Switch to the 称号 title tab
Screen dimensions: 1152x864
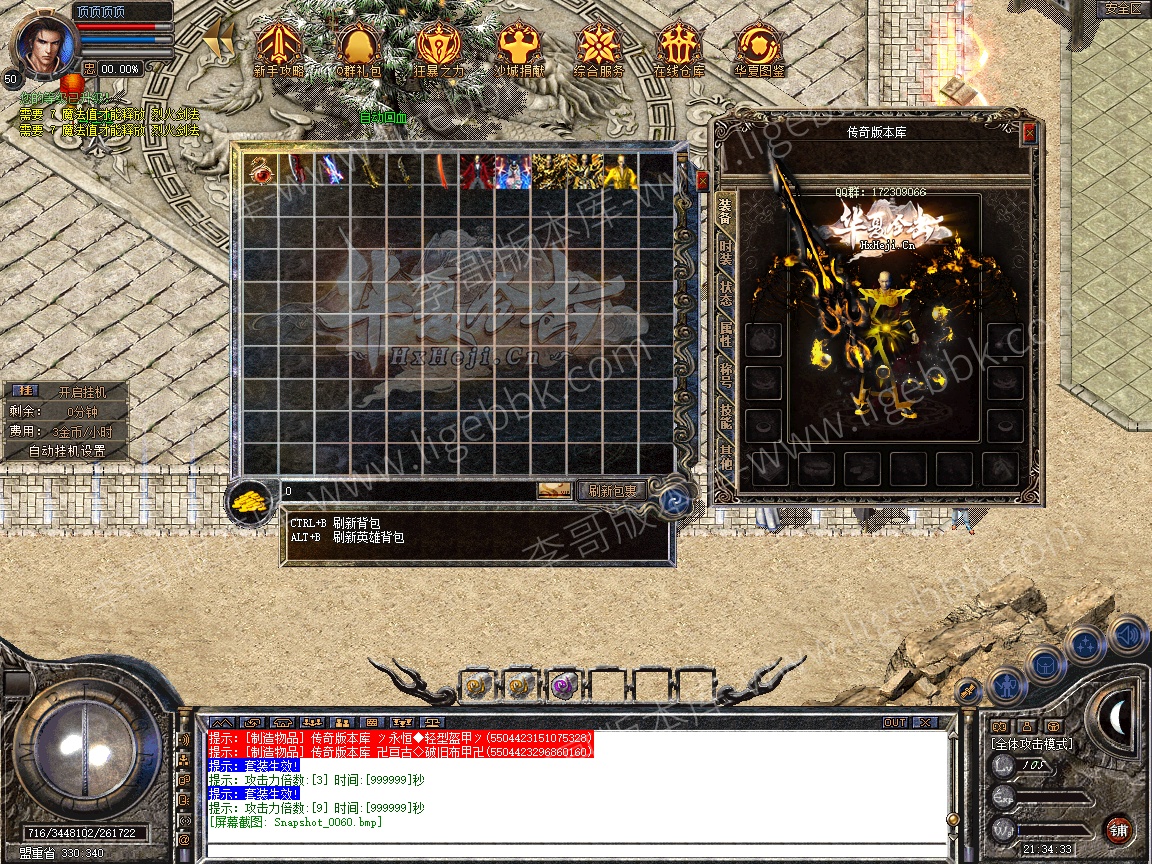tap(725, 379)
